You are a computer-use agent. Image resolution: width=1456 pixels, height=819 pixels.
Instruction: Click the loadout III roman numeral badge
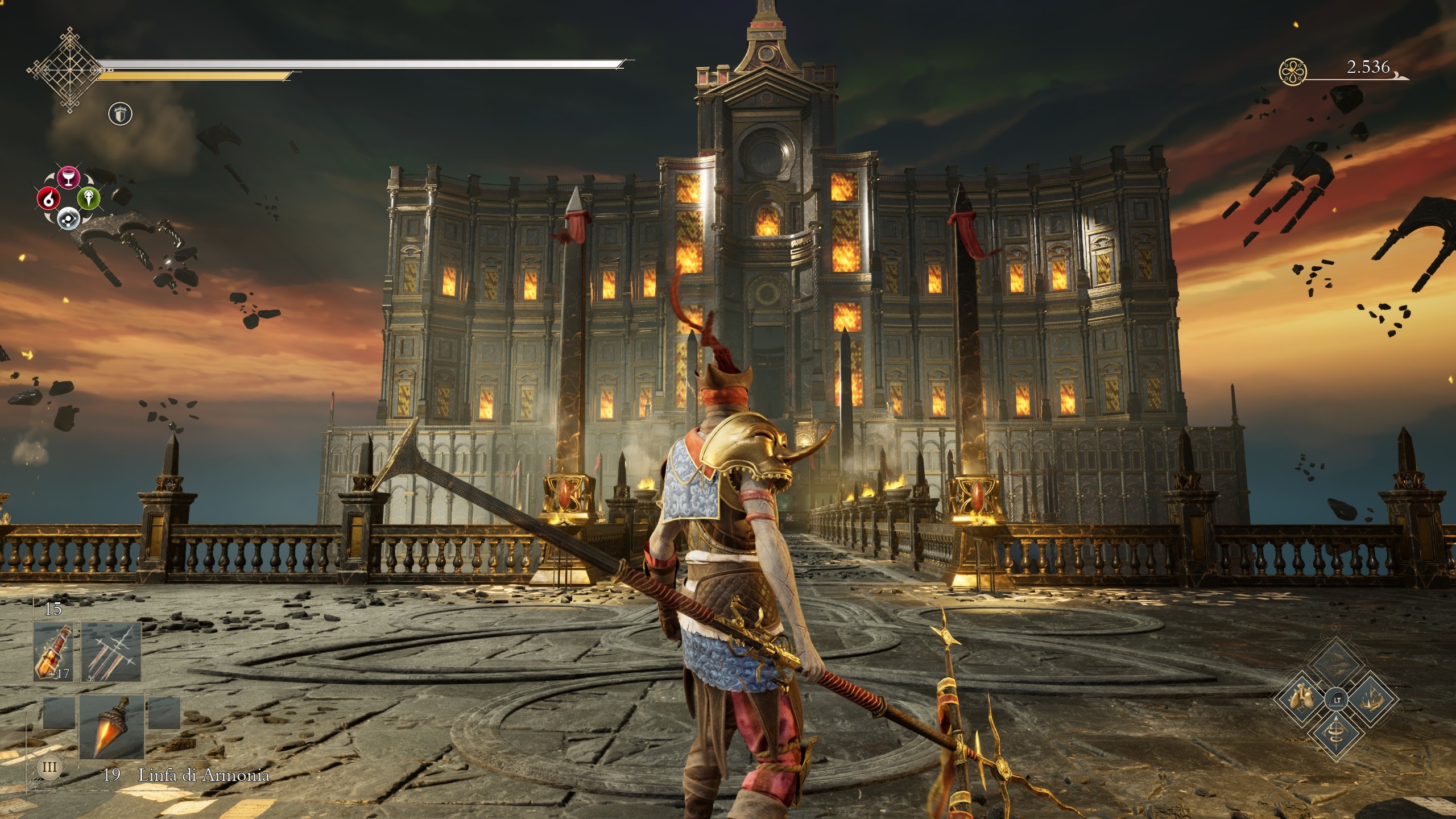(49, 767)
